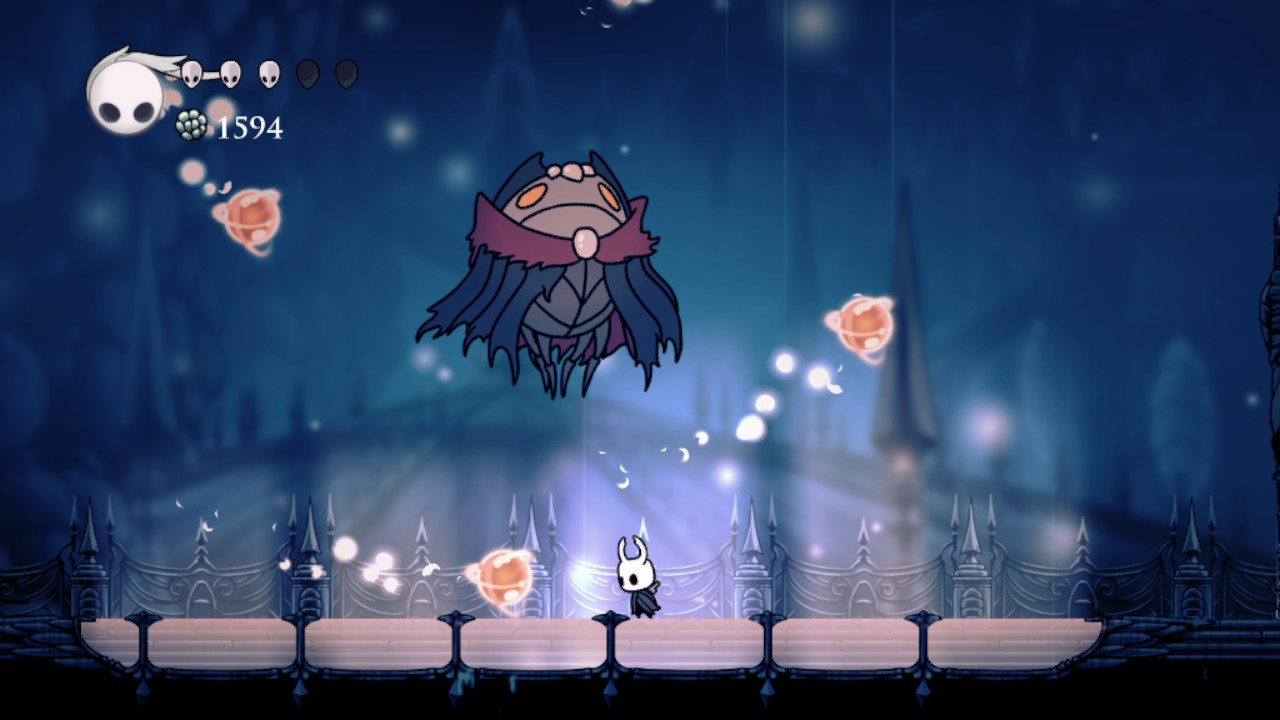This screenshot has width=1280, height=720.
Task: Select the first darkened empty mask
Action: tap(308, 72)
